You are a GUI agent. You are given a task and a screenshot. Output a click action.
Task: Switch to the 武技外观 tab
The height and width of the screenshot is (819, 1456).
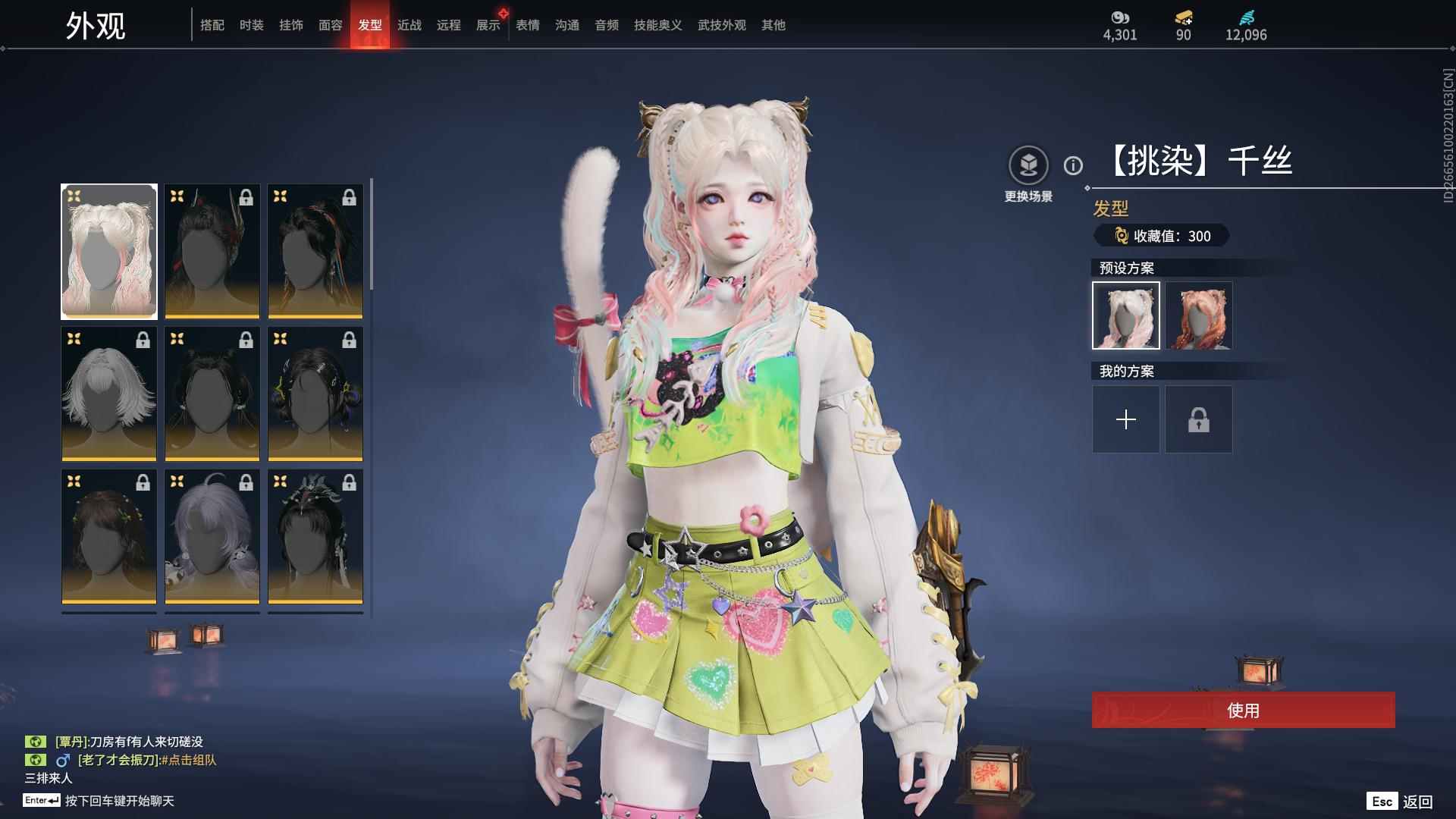(722, 25)
